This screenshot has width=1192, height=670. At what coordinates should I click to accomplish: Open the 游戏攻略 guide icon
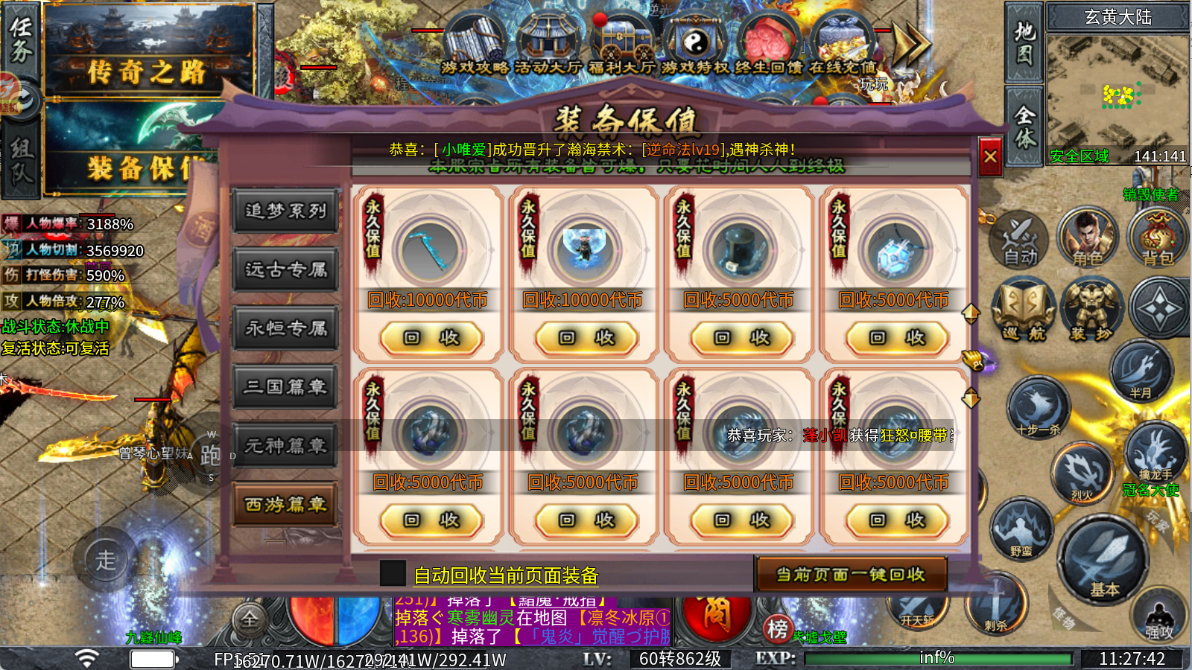[475, 43]
